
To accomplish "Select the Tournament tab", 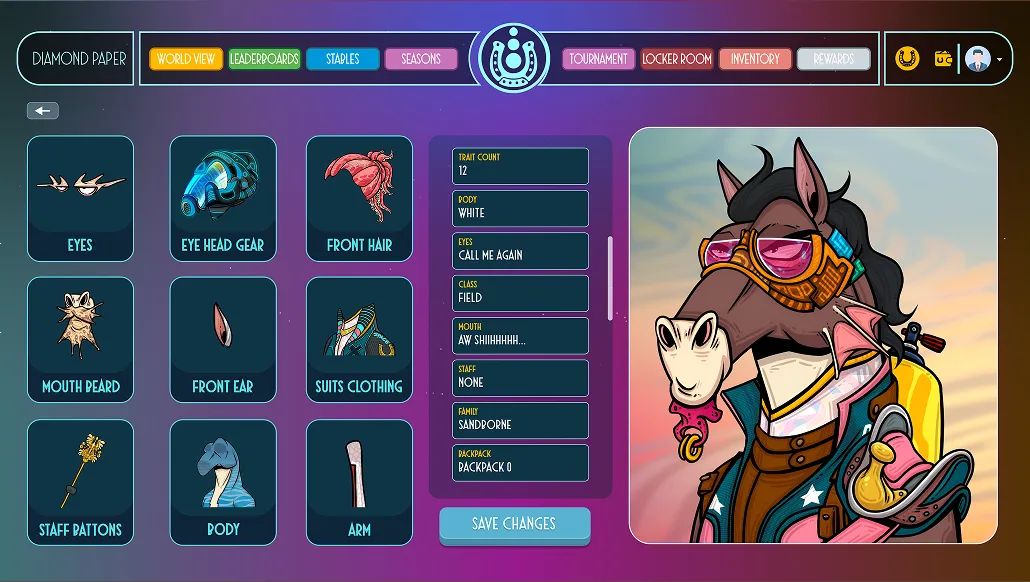I will [x=598, y=59].
